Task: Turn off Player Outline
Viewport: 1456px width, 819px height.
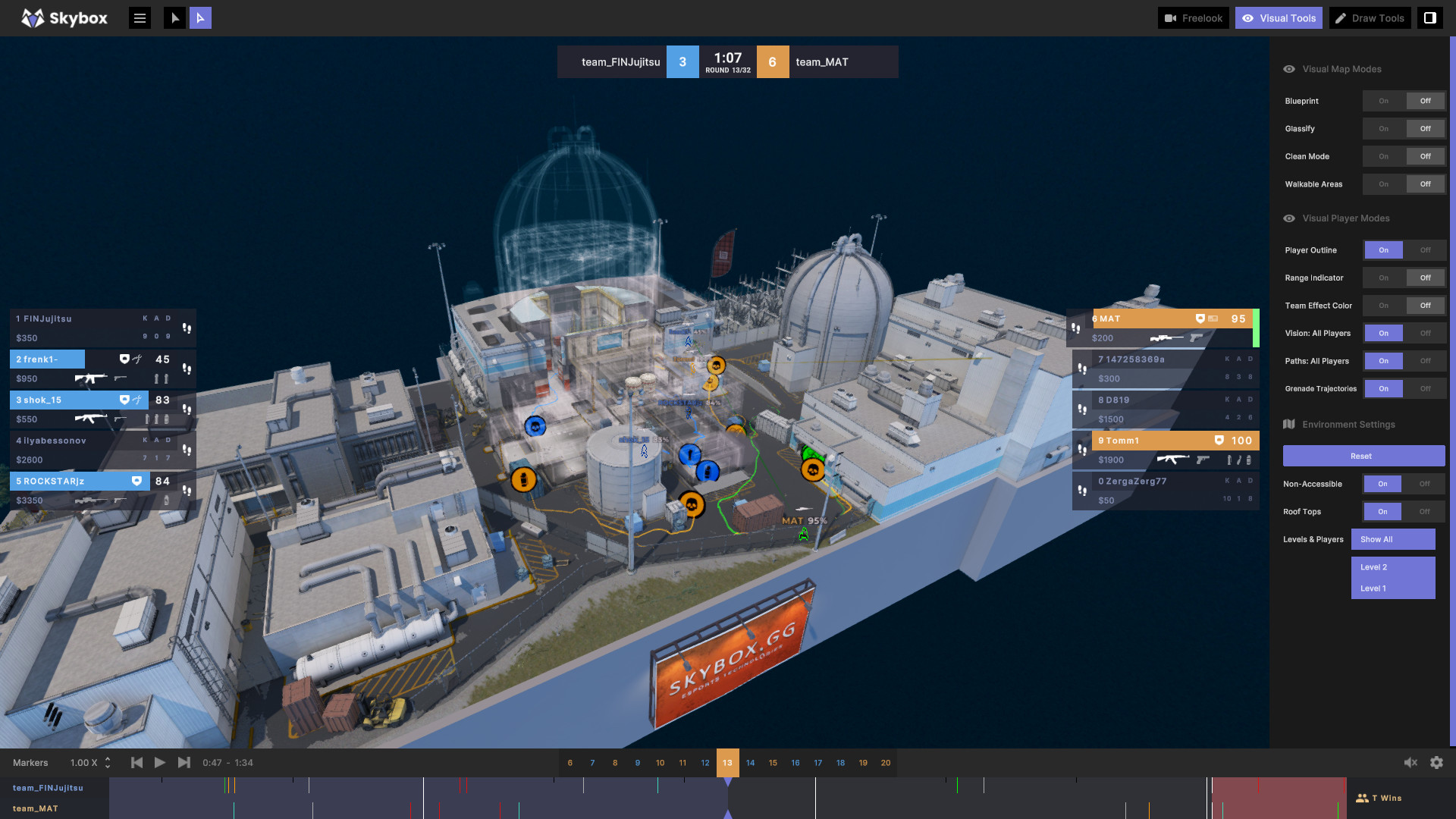Action: (x=1425, y=249)
